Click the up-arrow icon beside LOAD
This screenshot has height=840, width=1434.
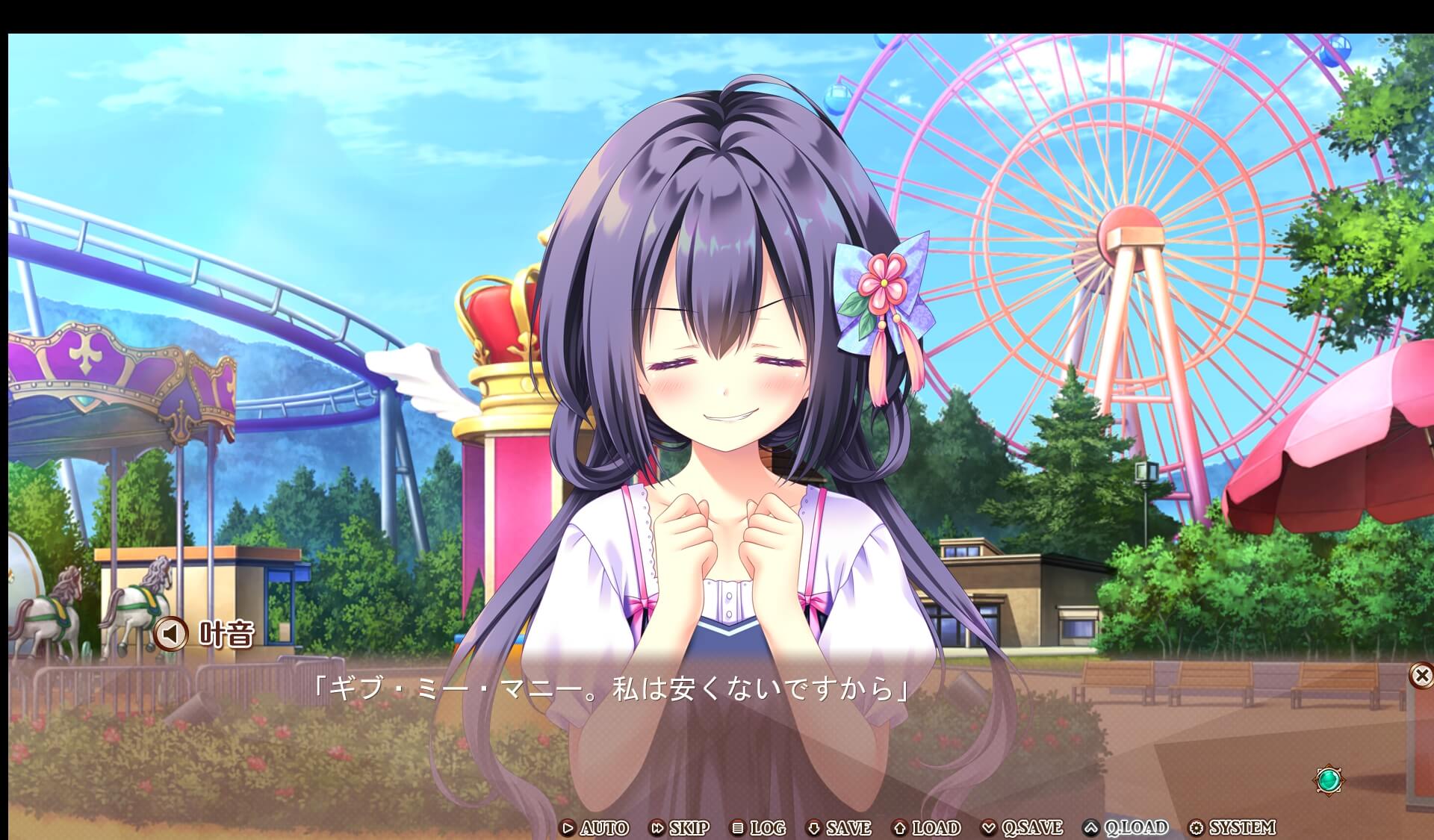point(901,827)
